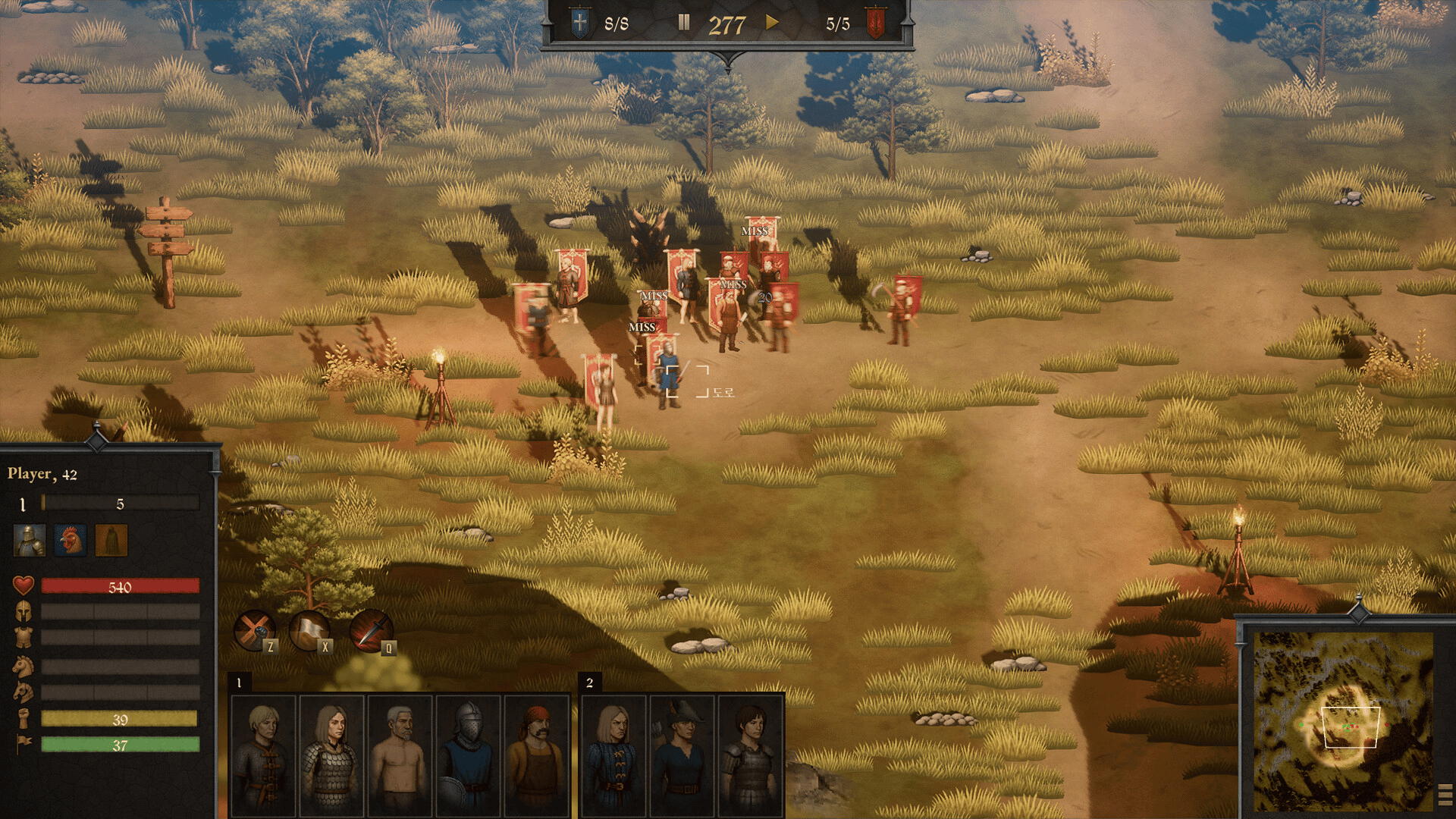Select the blue cross player banner
This screenshot has height=819, width=1456.
pyautogui.click(x=579, y=24)
